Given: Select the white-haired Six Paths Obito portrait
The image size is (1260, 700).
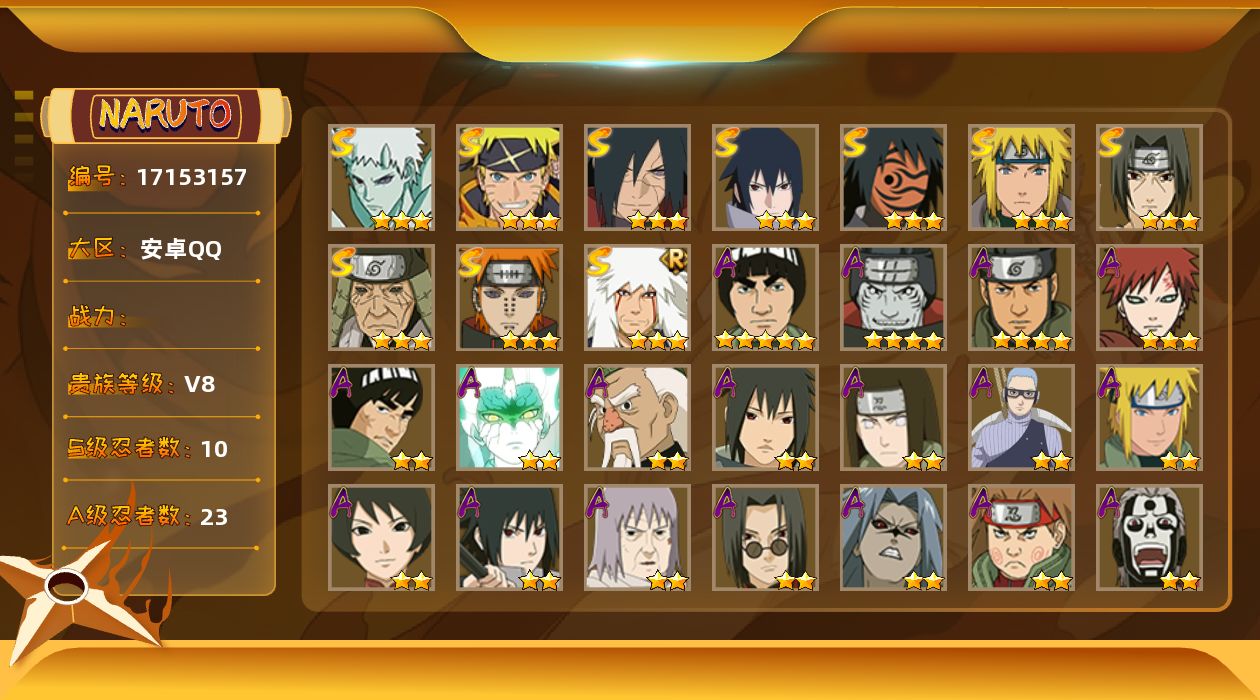Looking at the screenshot, I should pos(381,177).
